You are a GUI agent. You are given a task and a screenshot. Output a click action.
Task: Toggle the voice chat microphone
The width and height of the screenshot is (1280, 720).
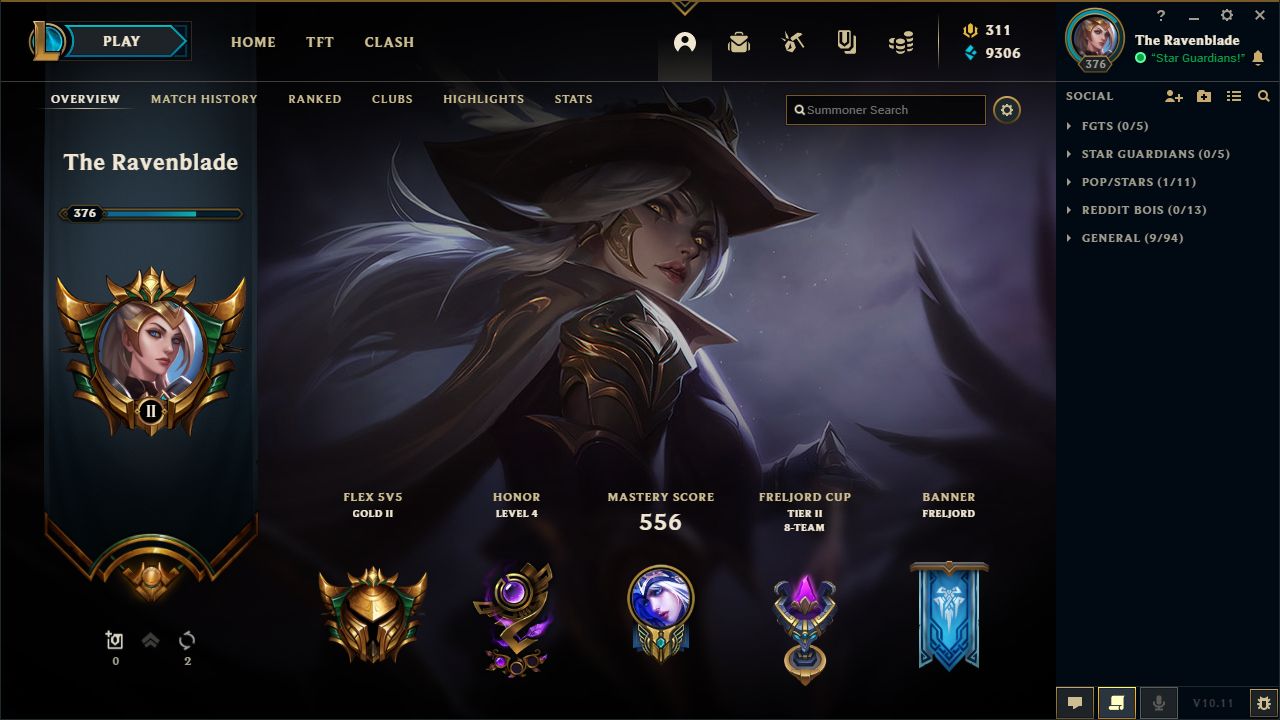coord(1159,702)
